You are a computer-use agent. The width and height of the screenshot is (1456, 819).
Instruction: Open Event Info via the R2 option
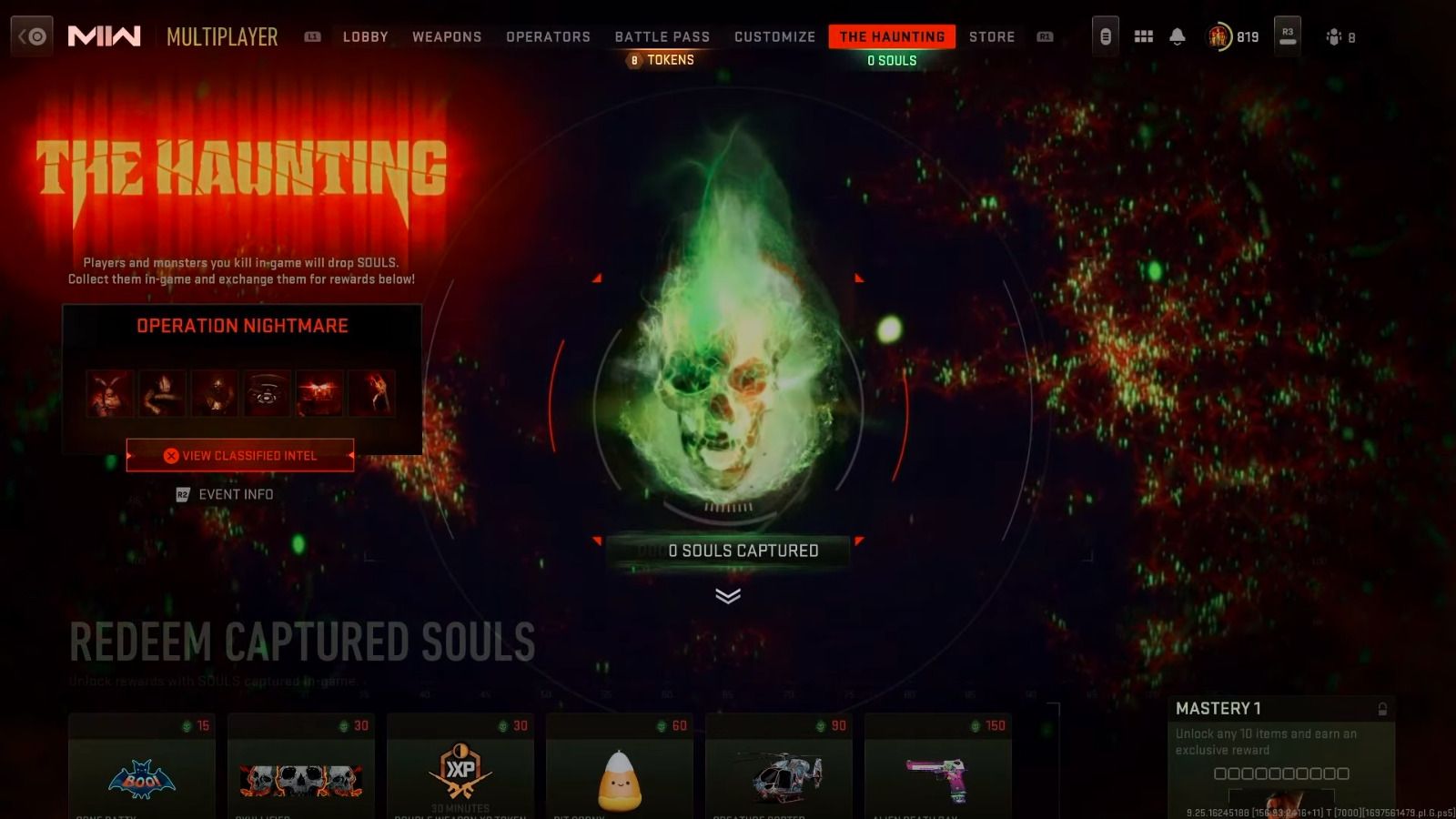coord(225,494)
